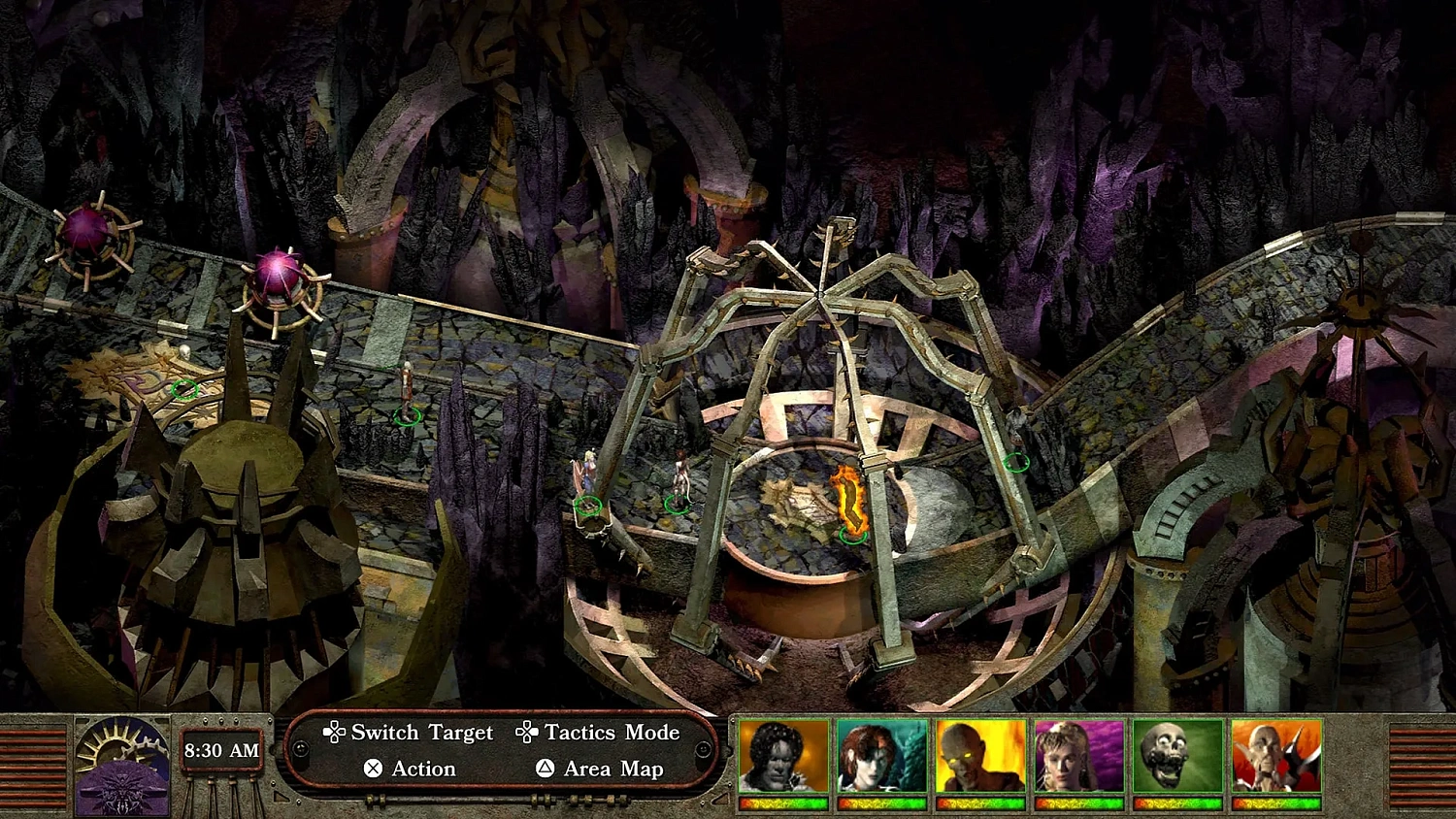This screenshot has height=819, width=1456.
Task: Click the X button glyph beside Action
Action: click(x=372, y=769)
